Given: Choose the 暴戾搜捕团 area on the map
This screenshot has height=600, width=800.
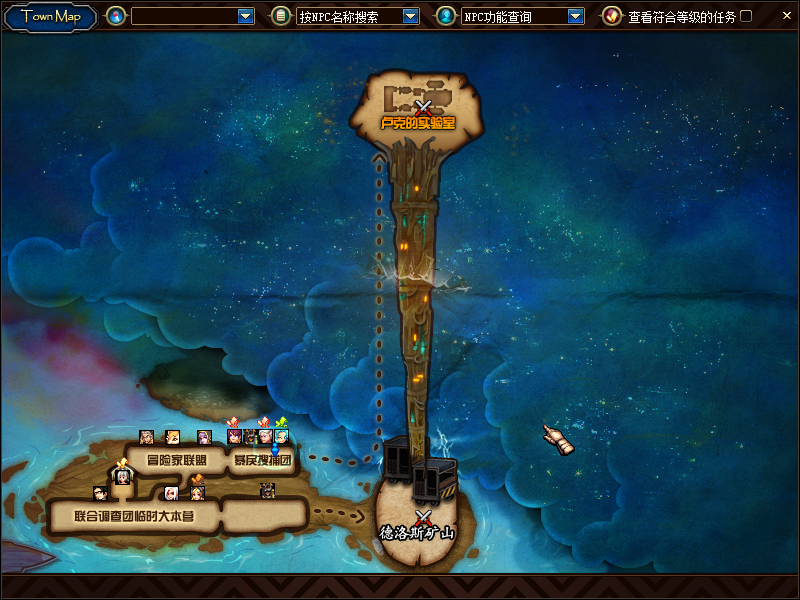Looking at the screenshot, I should click(262, 461).
